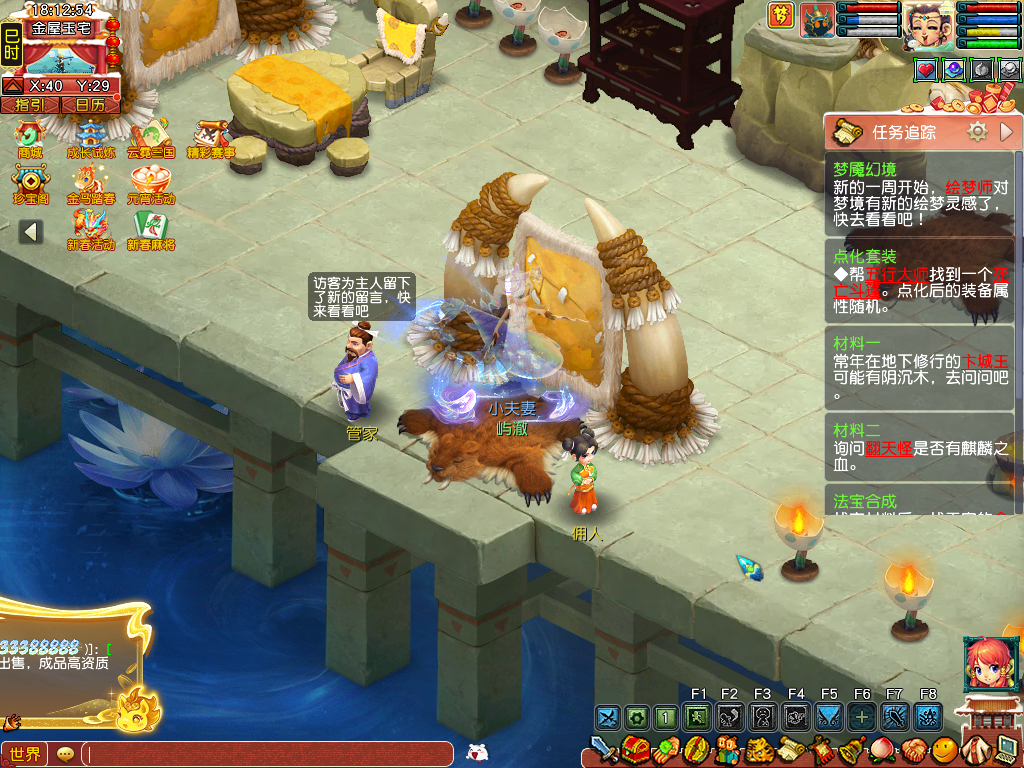The width and height of the screenshot is (1024, 768).
Task: Open the treasure chest bag icon
Action: tap(633, 748)
